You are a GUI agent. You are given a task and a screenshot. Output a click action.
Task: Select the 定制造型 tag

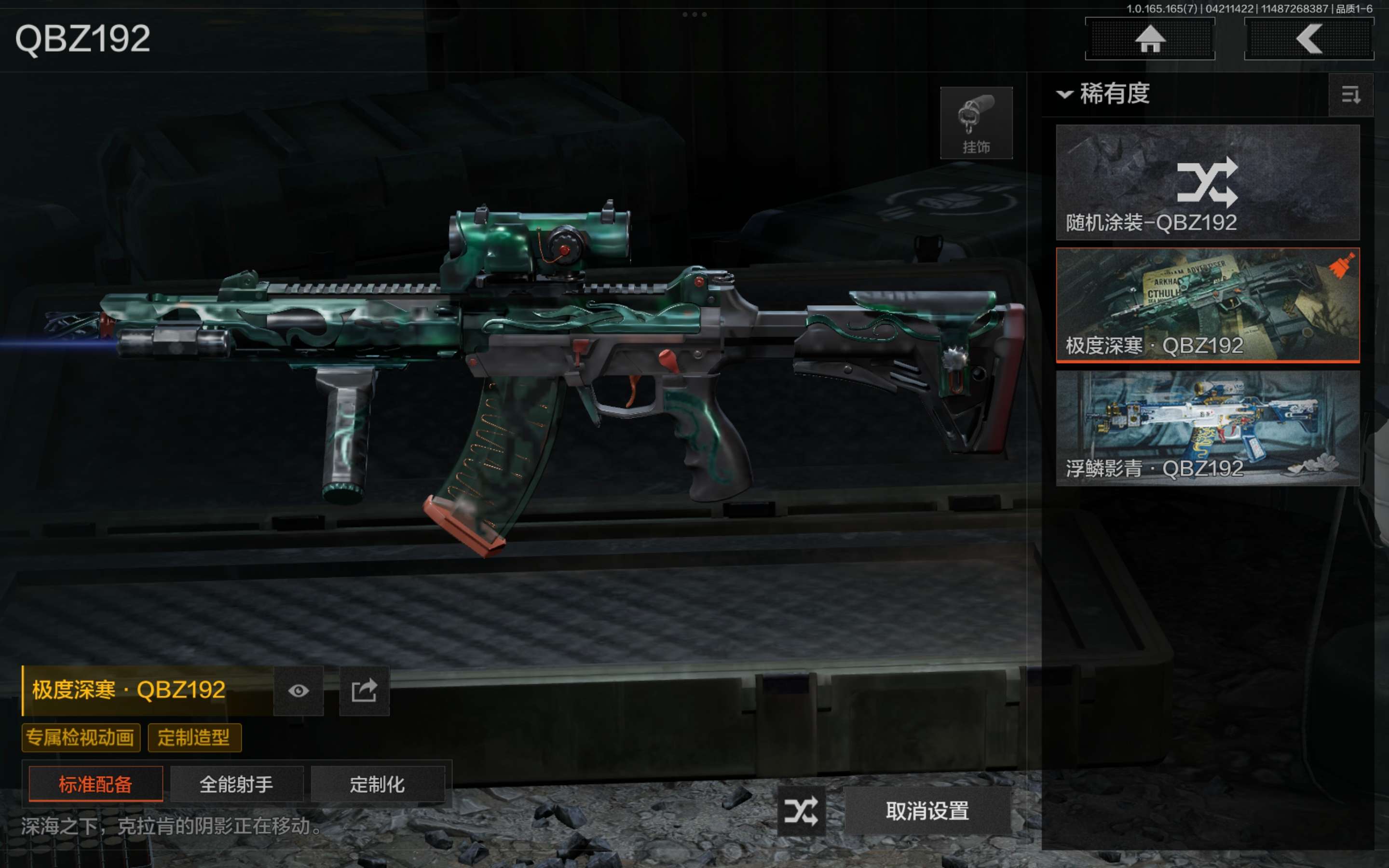click(x=194, y=738)
